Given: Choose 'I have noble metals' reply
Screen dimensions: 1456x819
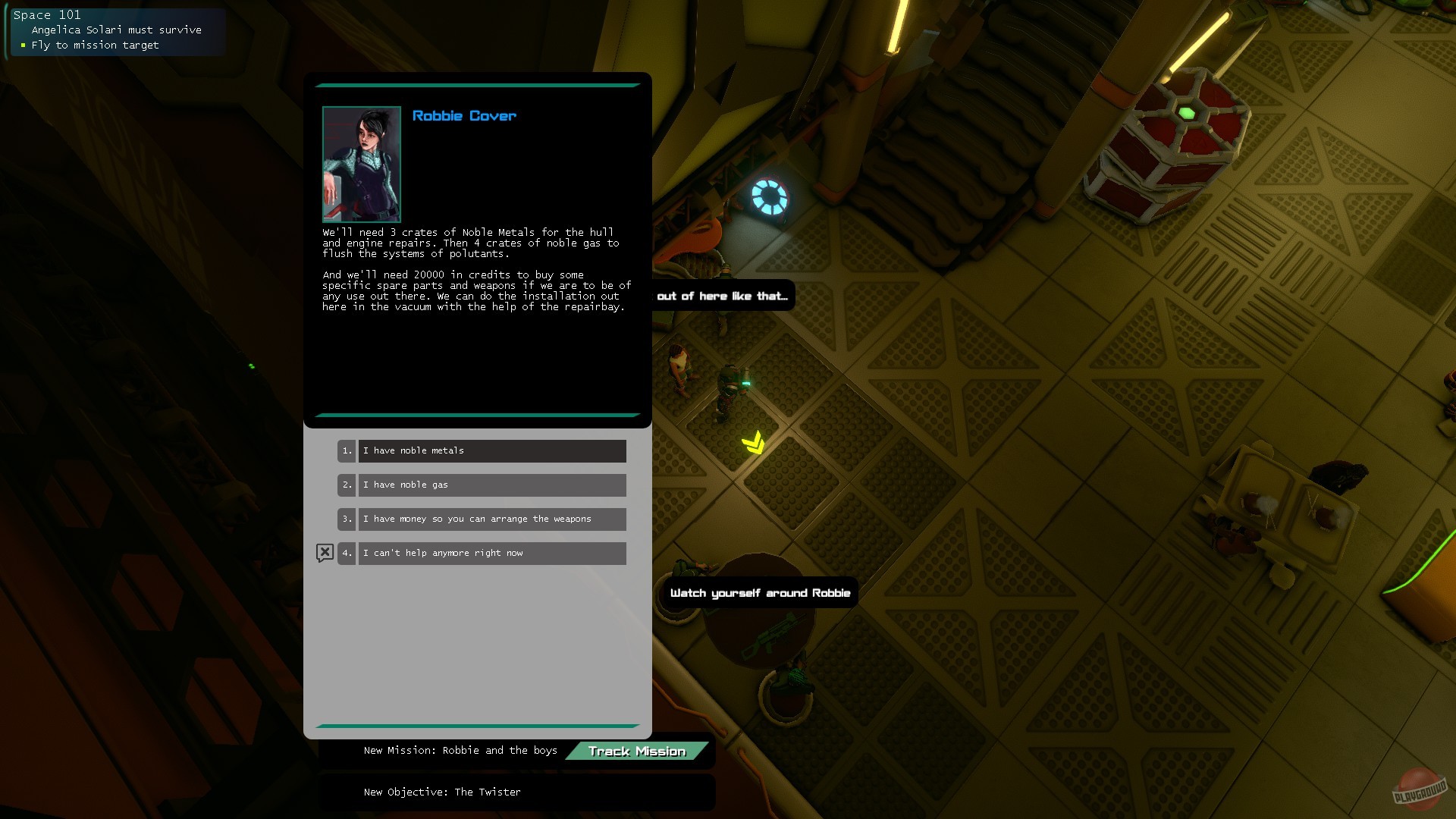Looking at the screenshot, I should point(492,450).
